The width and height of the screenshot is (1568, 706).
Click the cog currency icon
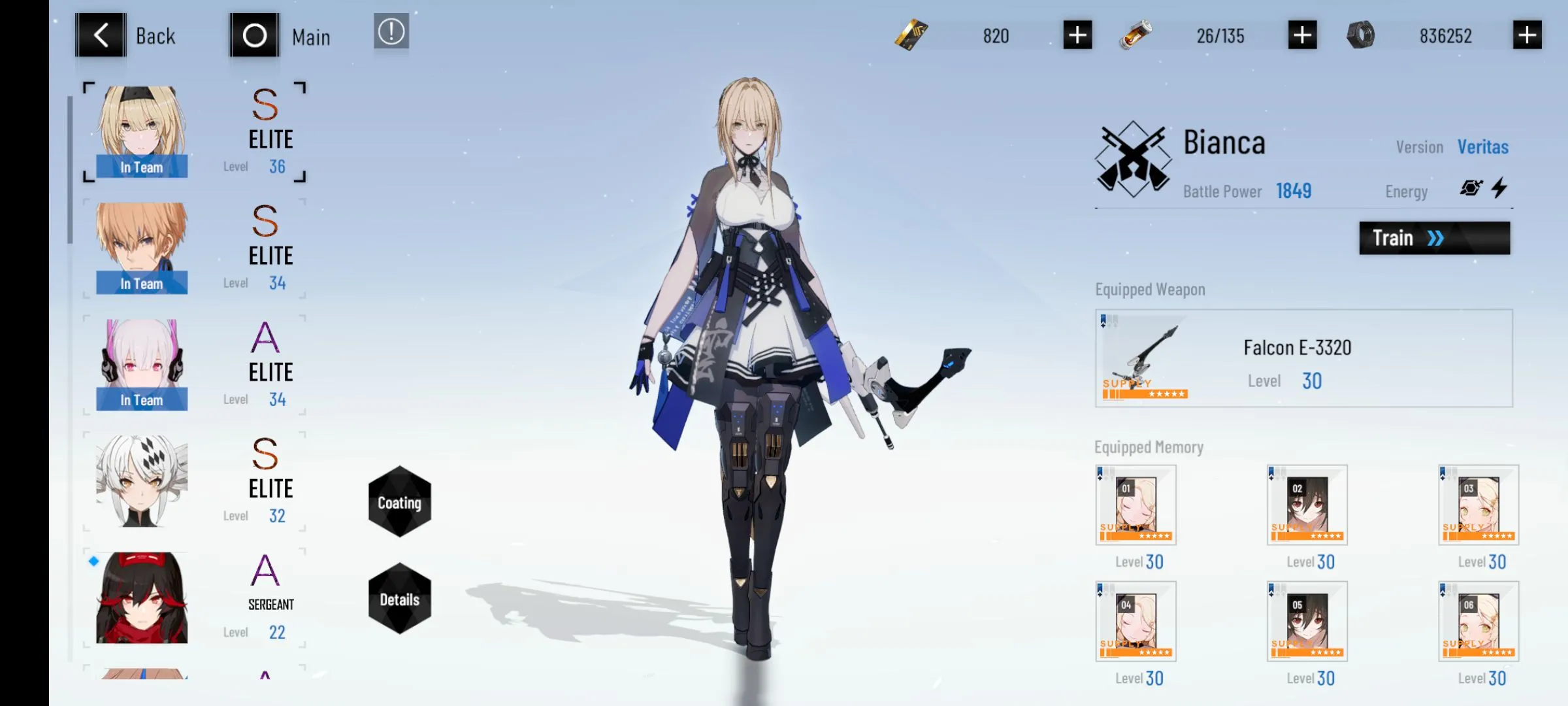coord(1362,36)
